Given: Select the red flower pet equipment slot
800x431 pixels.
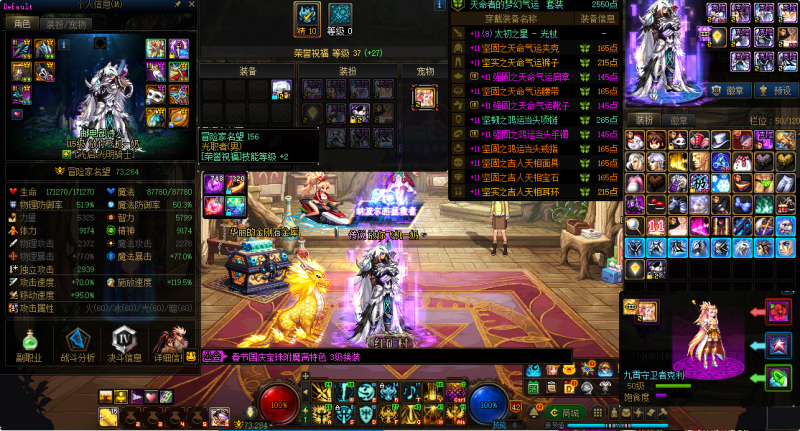Looking at the screenshot, I should point(778,311).
